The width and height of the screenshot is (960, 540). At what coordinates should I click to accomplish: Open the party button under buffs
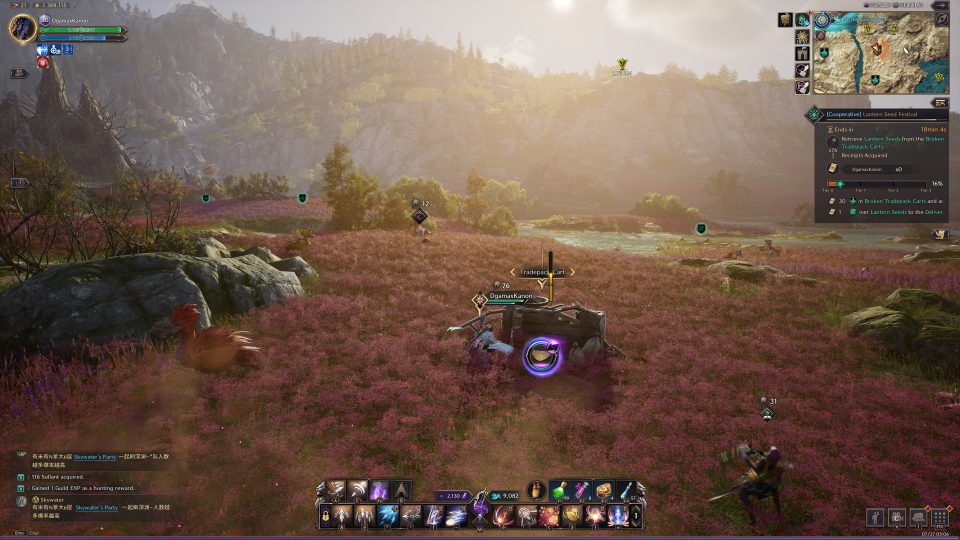tap(19, 73)
